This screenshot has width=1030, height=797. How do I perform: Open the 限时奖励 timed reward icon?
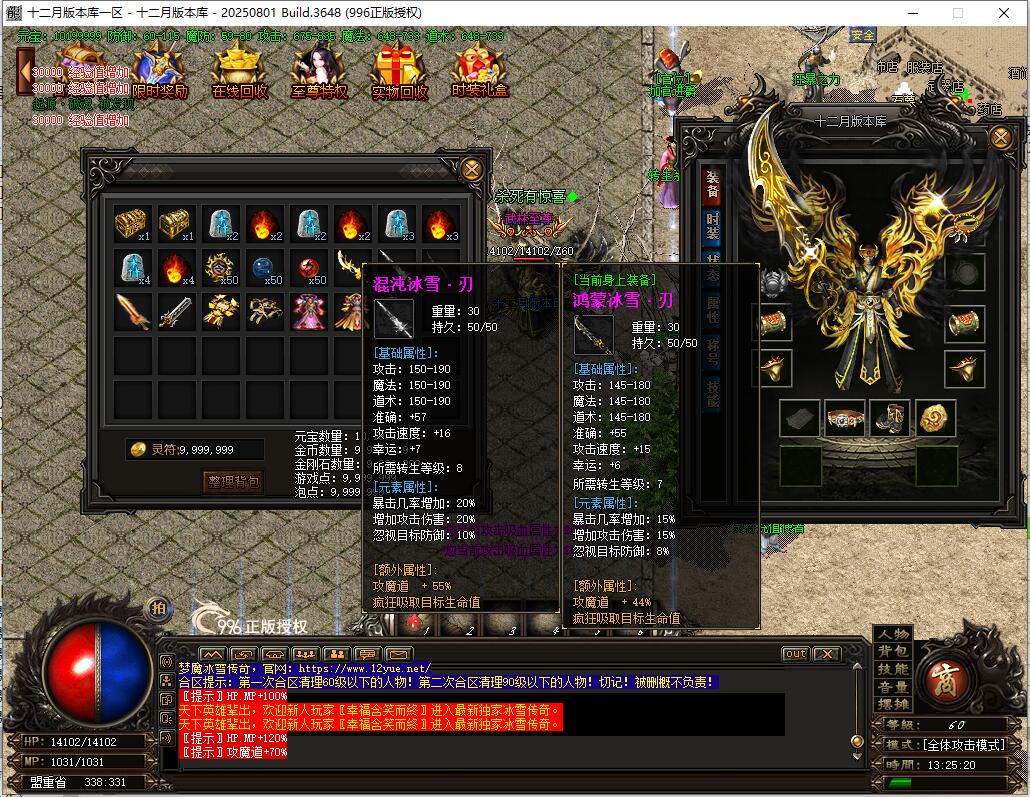tap(160, 72)
